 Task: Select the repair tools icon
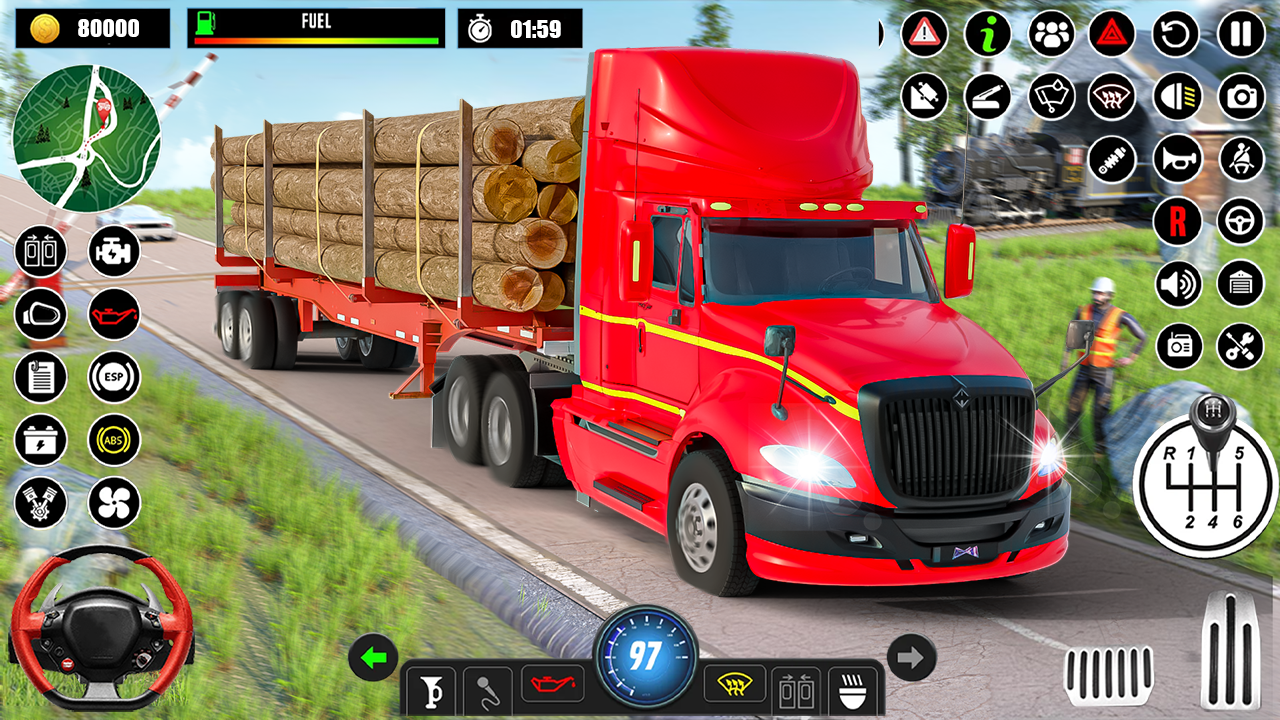1241,348
